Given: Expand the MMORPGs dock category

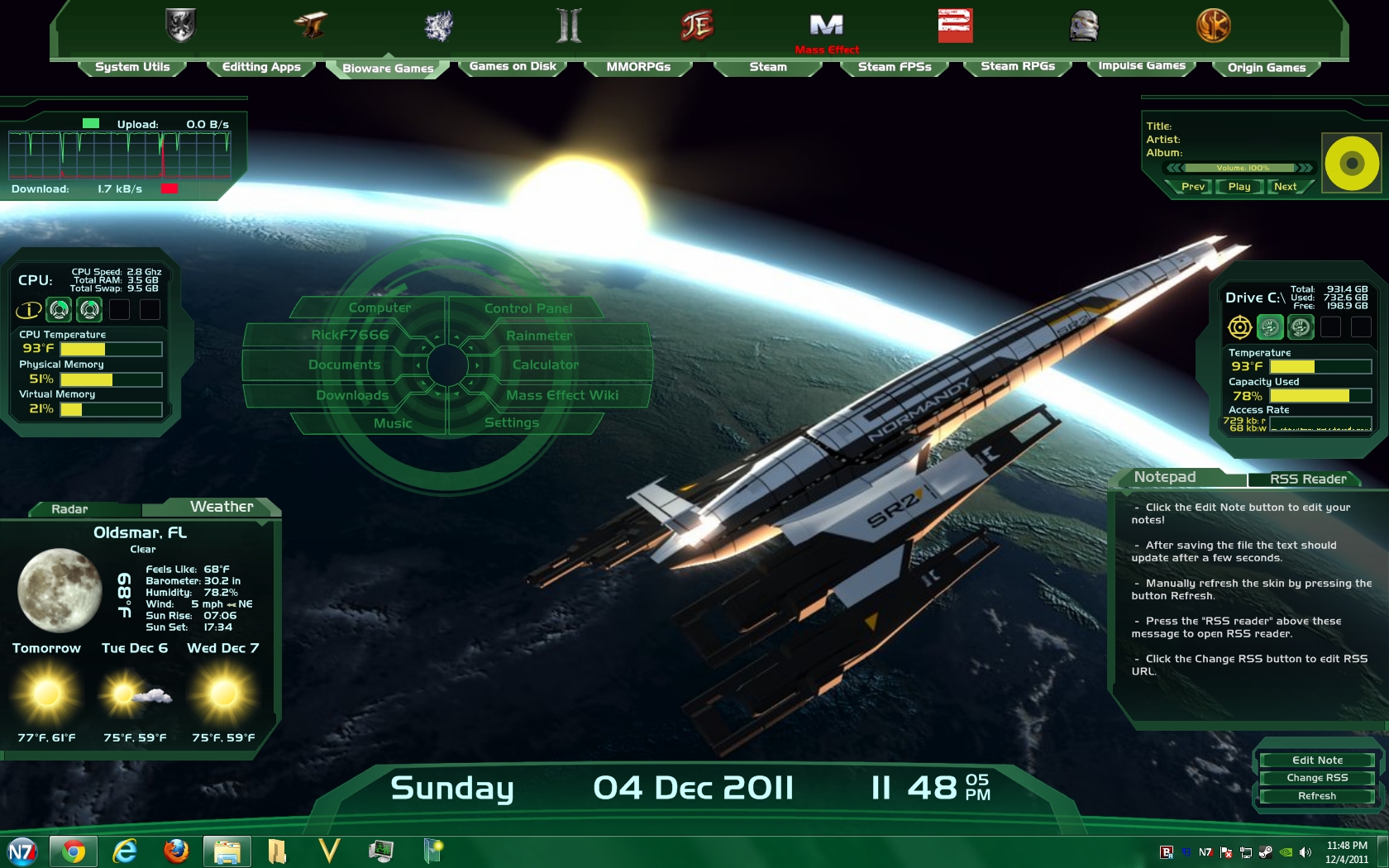Looking at the screenshot, I should 638,66.
